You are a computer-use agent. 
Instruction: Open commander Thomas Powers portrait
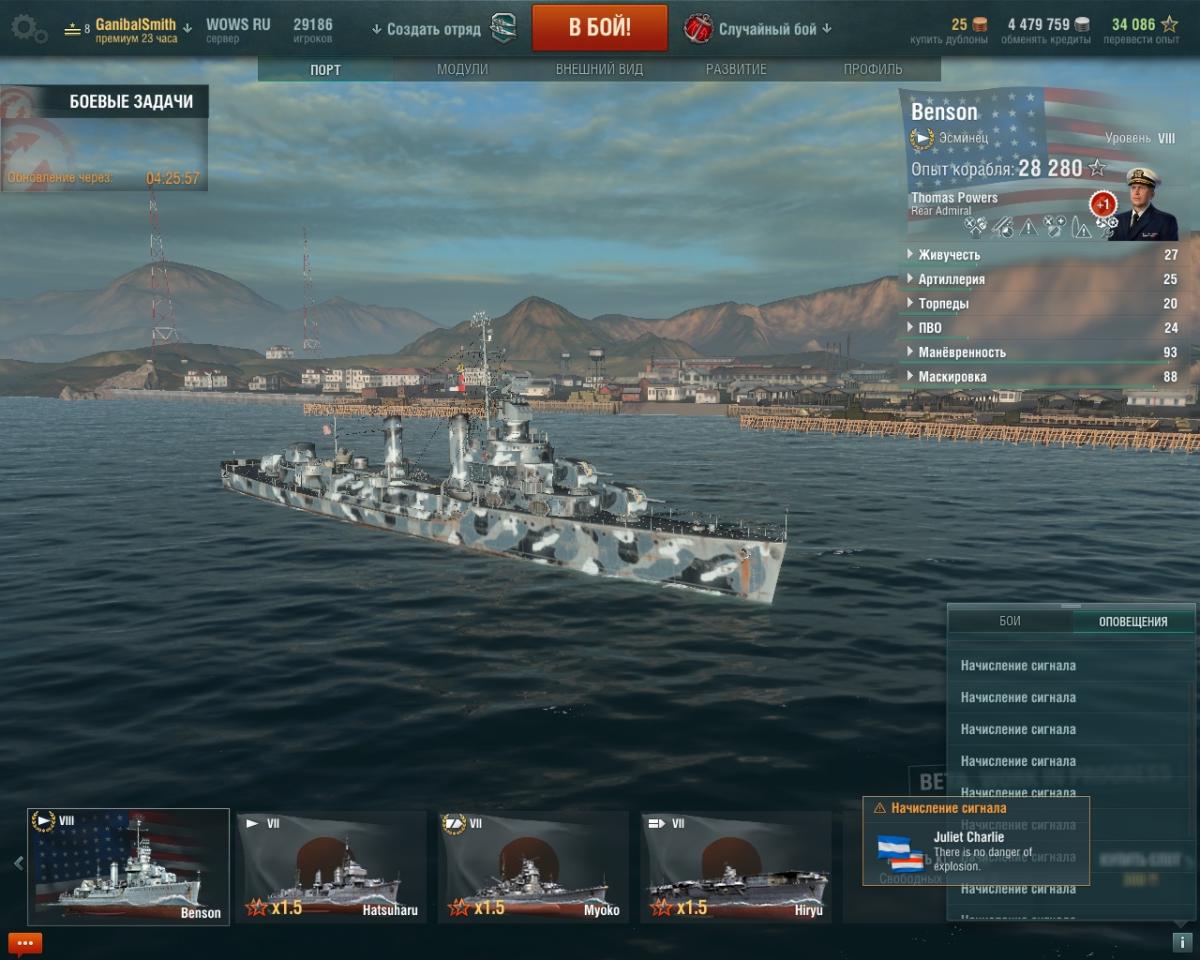pos(1142,203)
